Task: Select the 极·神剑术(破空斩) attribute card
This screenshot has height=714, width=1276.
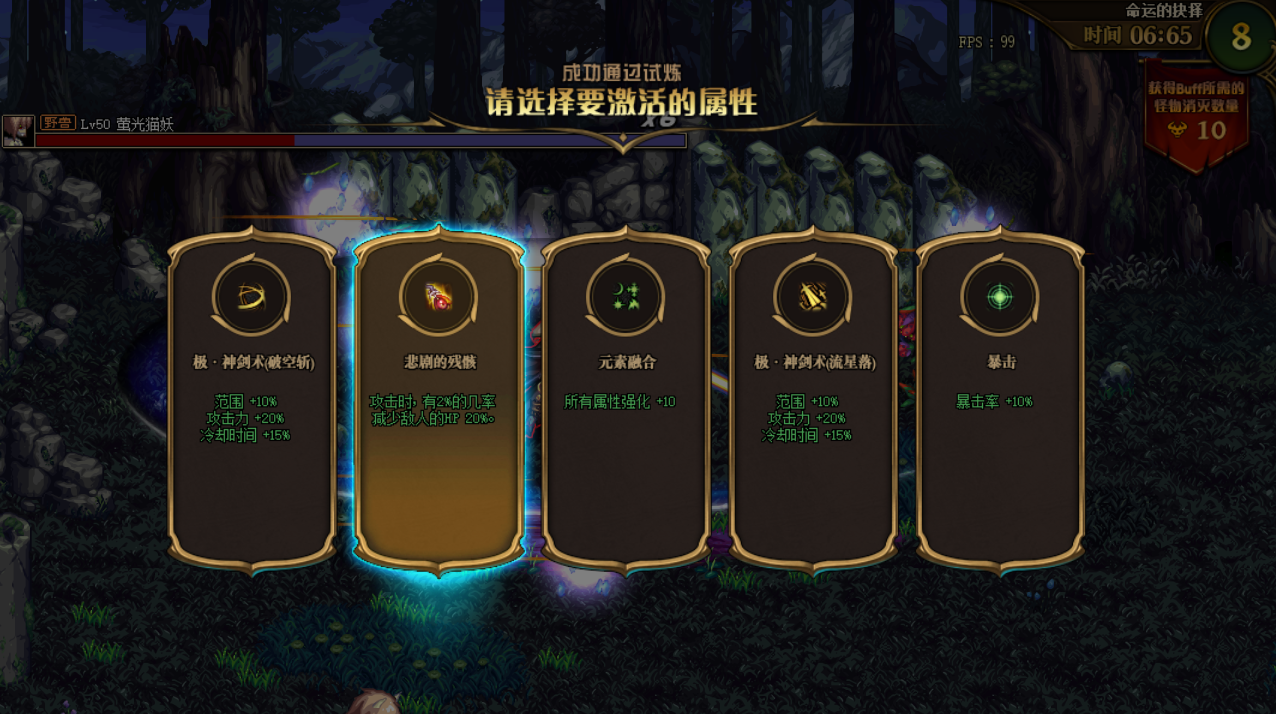Action: [x=252, y=400]
